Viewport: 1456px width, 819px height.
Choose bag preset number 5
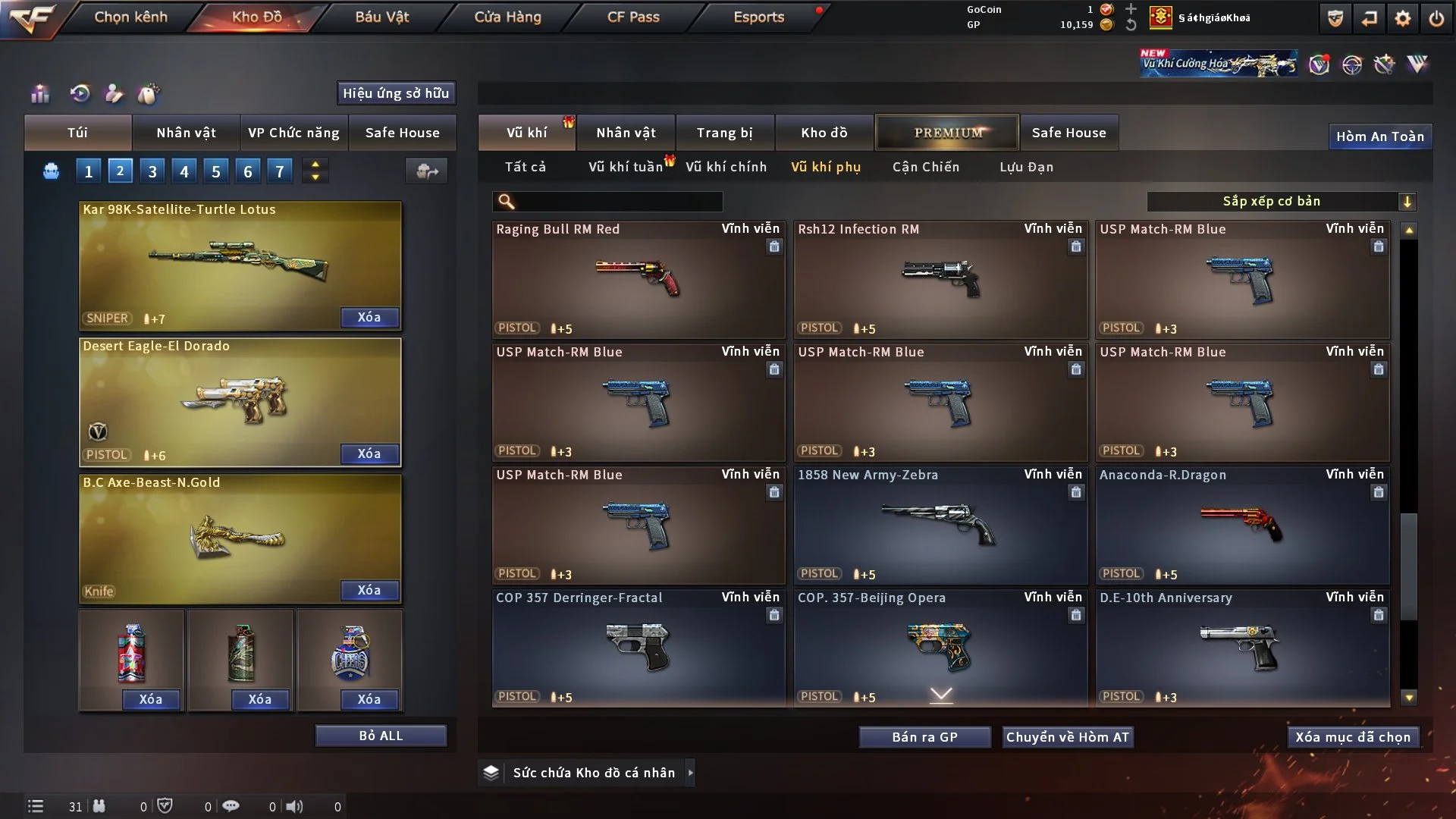pos(216,171)
